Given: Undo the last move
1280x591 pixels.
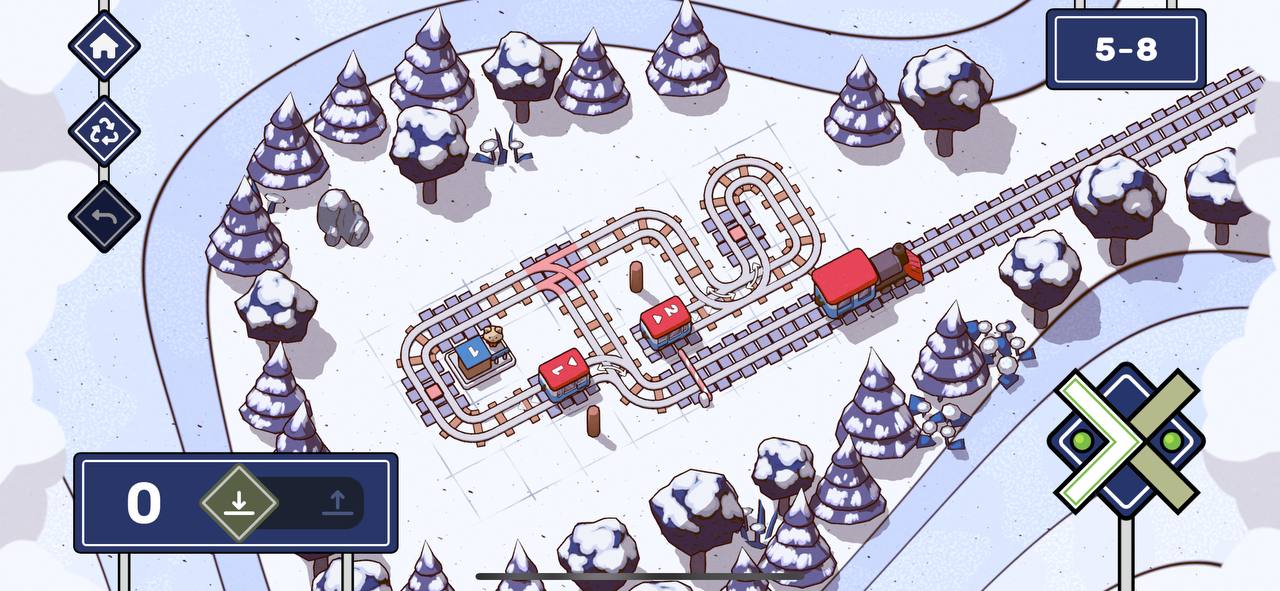Looking at the screenshot, I should point(104,216).
